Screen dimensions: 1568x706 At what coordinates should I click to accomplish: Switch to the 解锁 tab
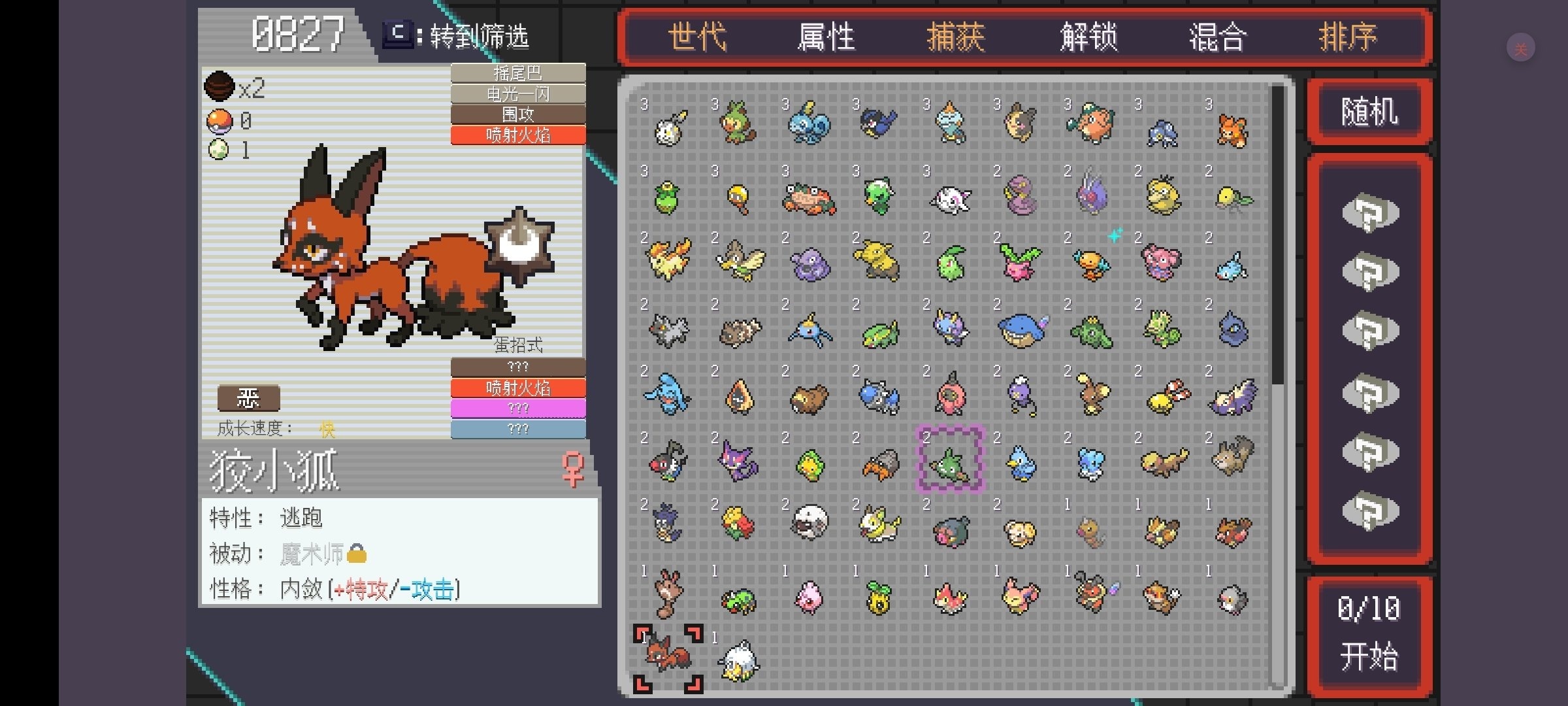(1088, 37)
